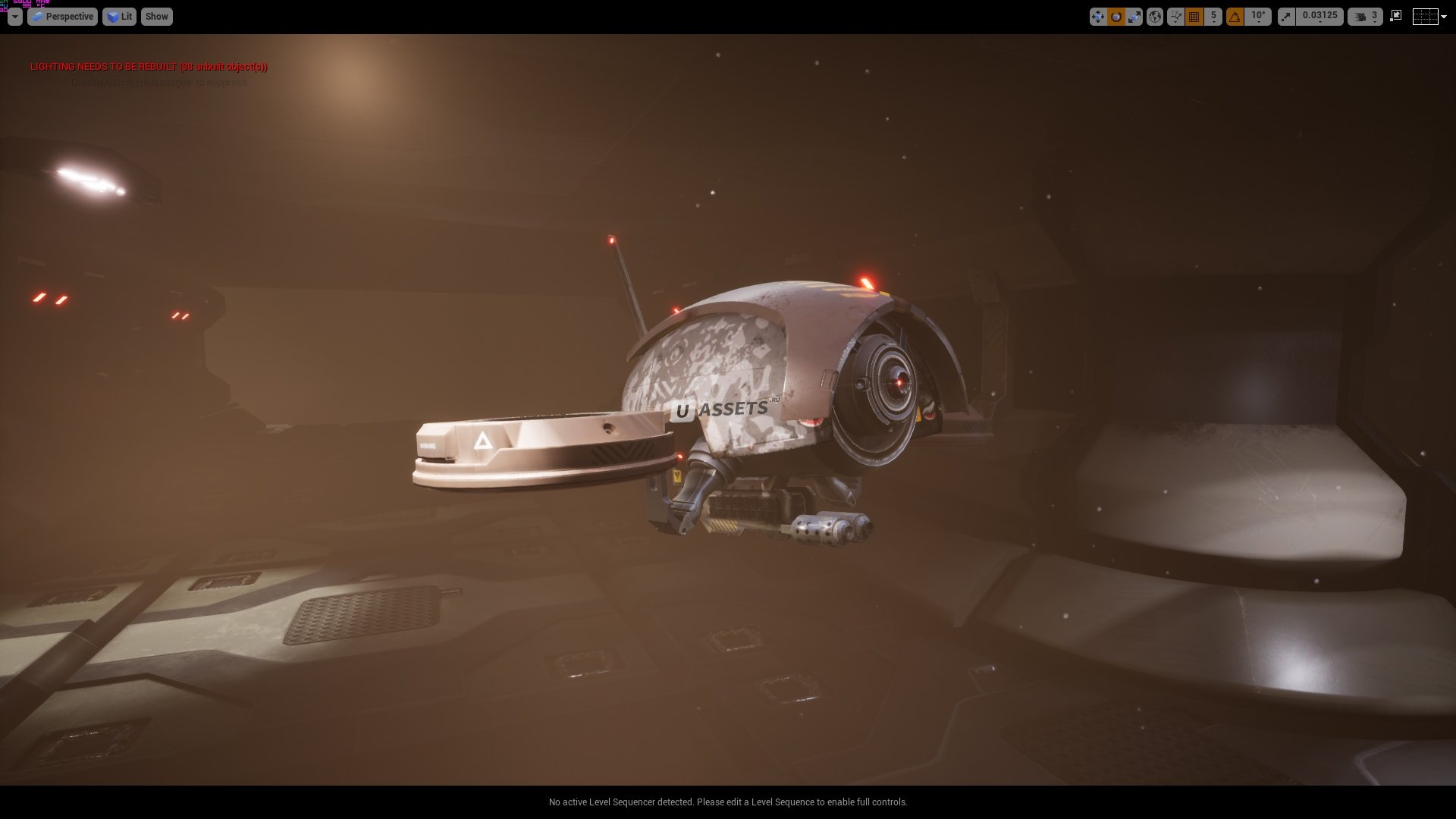Change the Lit view mode
This screenshot has width=1456, height=819.
[x=119, y=17]
